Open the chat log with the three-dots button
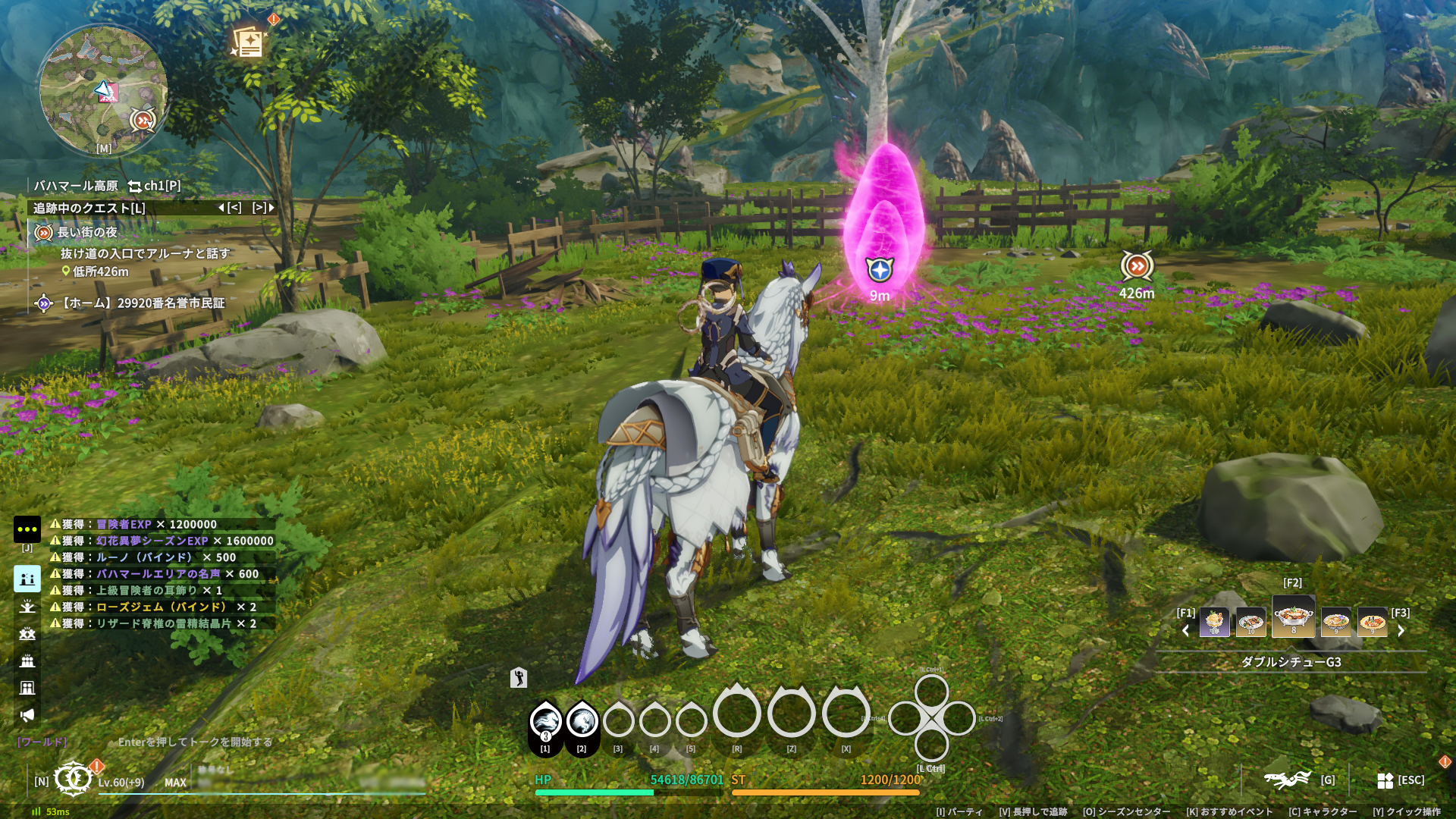Screen dimensions: 1456x819 pyautogui.click(x=27, y=529)
